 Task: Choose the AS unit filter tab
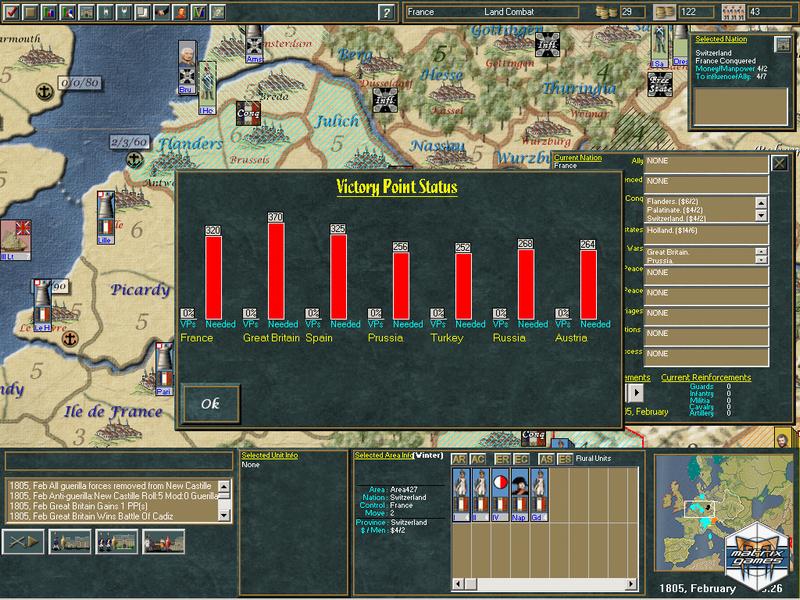pos(546,459)
